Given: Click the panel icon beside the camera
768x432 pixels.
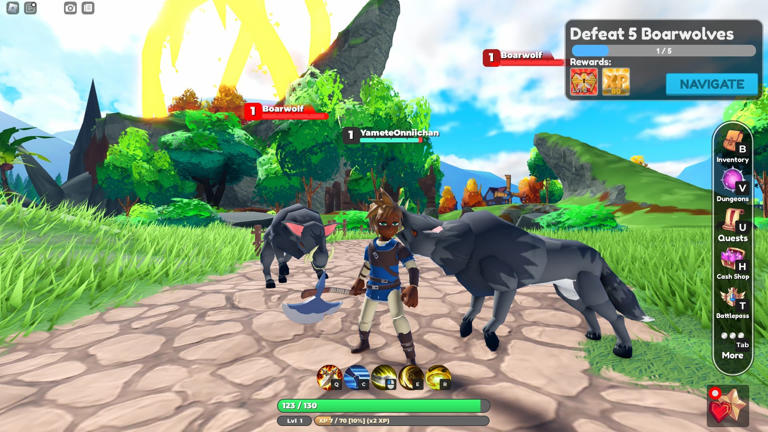Looking at the screenshot, I should pos(88,8).
